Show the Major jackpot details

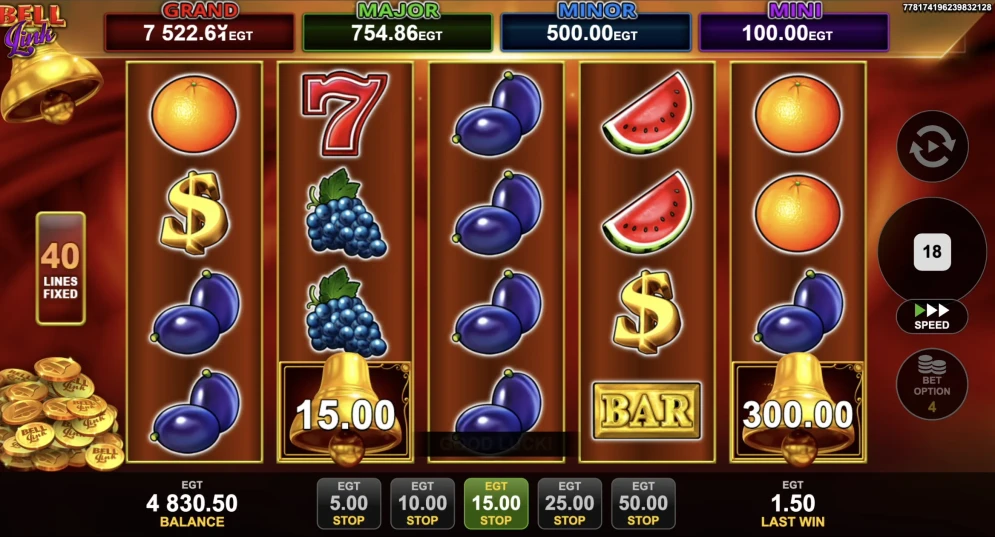pyautogui.click(x=397, y=31)
